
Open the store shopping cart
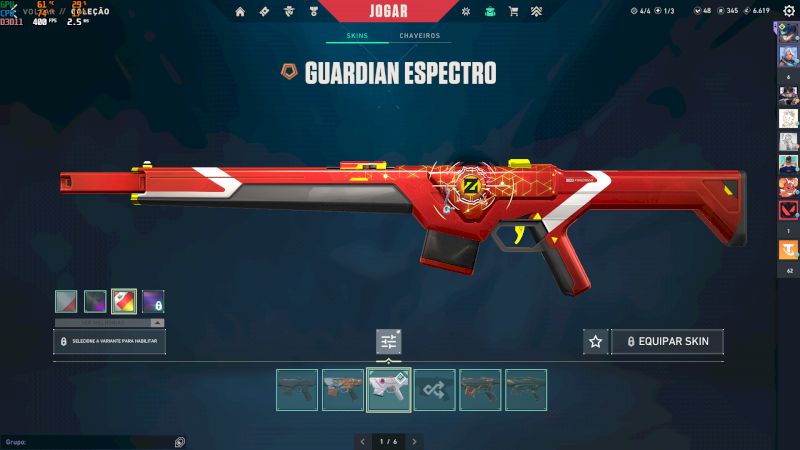pyautogui.click(x=513, y=11)
